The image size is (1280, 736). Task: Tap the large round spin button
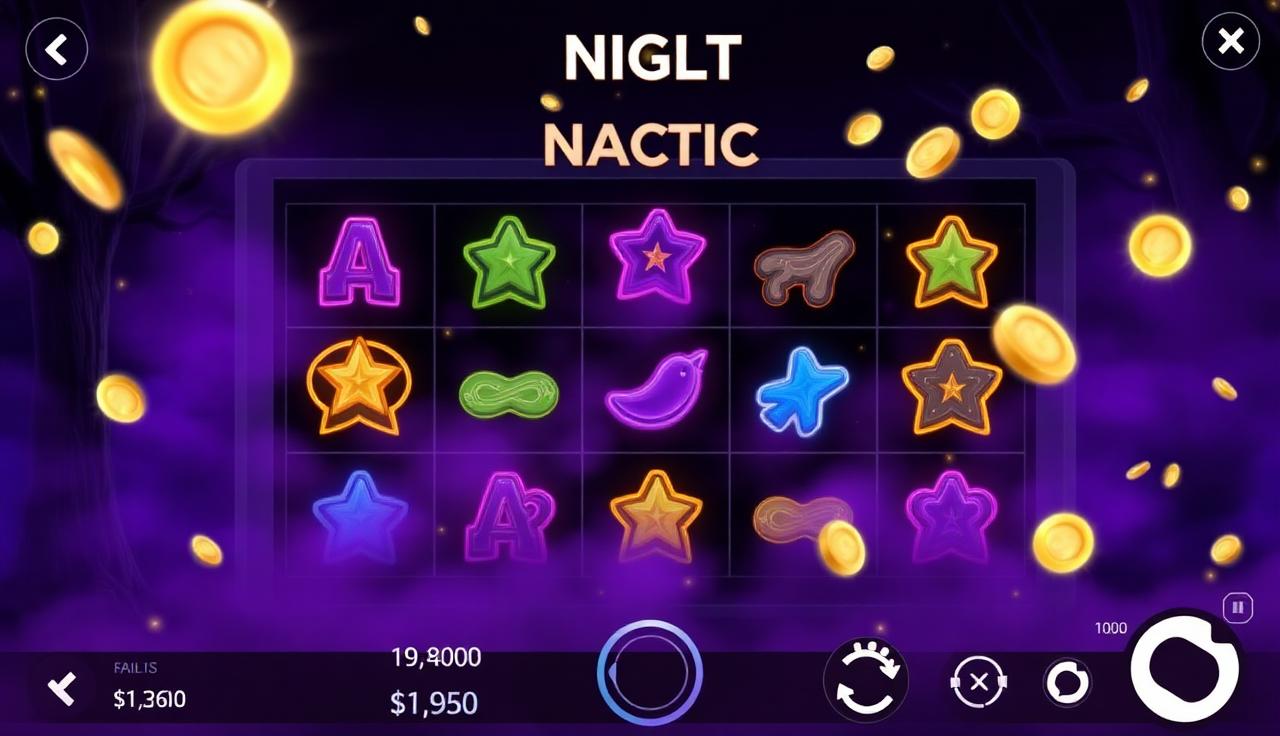pyautogui.click(x=1185, y=670)
